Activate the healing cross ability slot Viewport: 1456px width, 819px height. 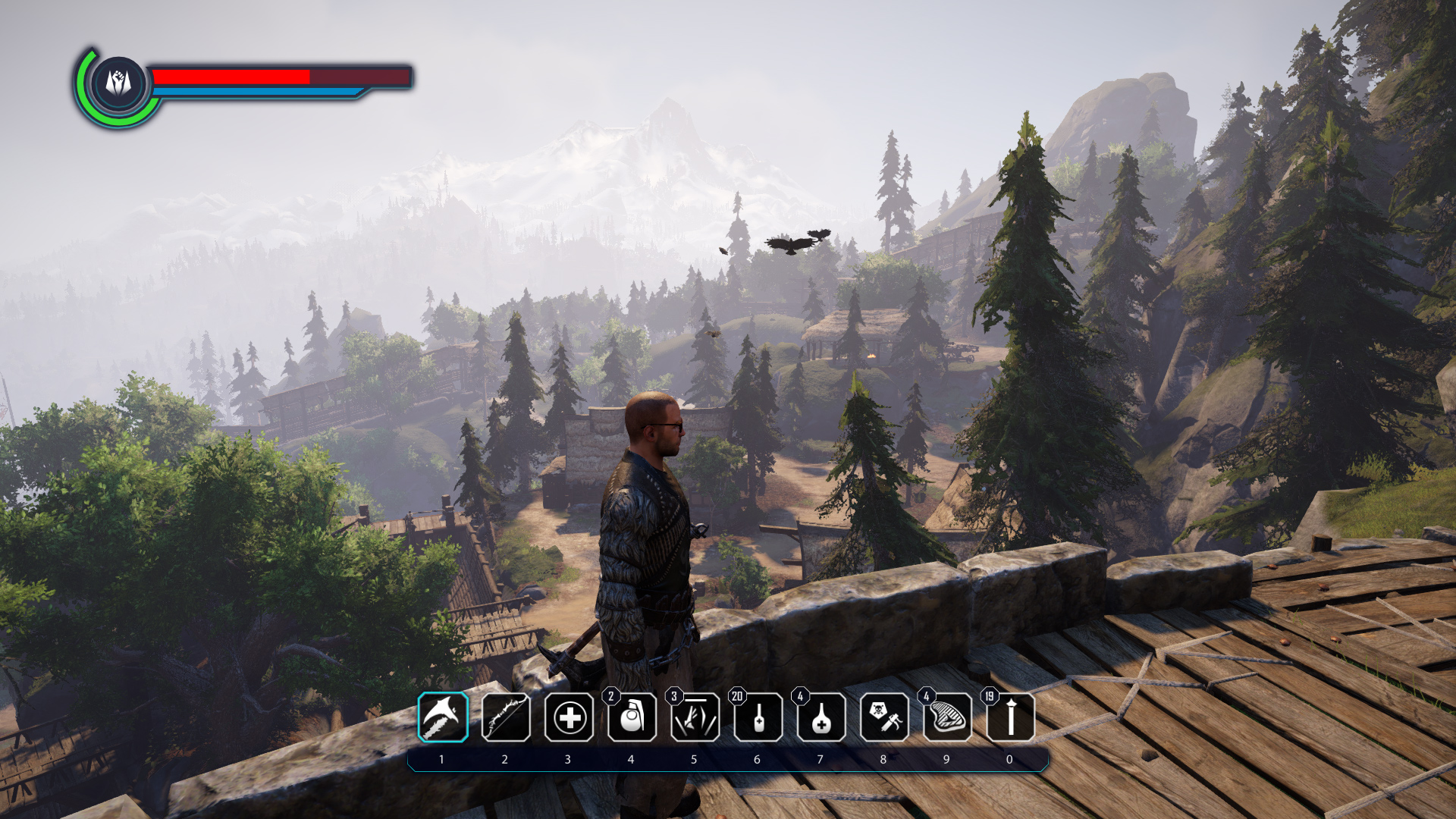569,717
